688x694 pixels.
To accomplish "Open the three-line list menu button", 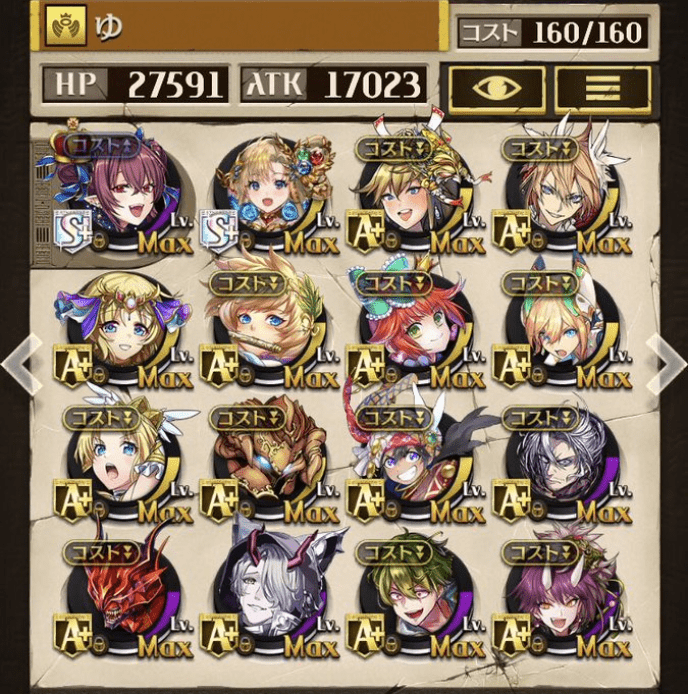I will tap(603, 87).
